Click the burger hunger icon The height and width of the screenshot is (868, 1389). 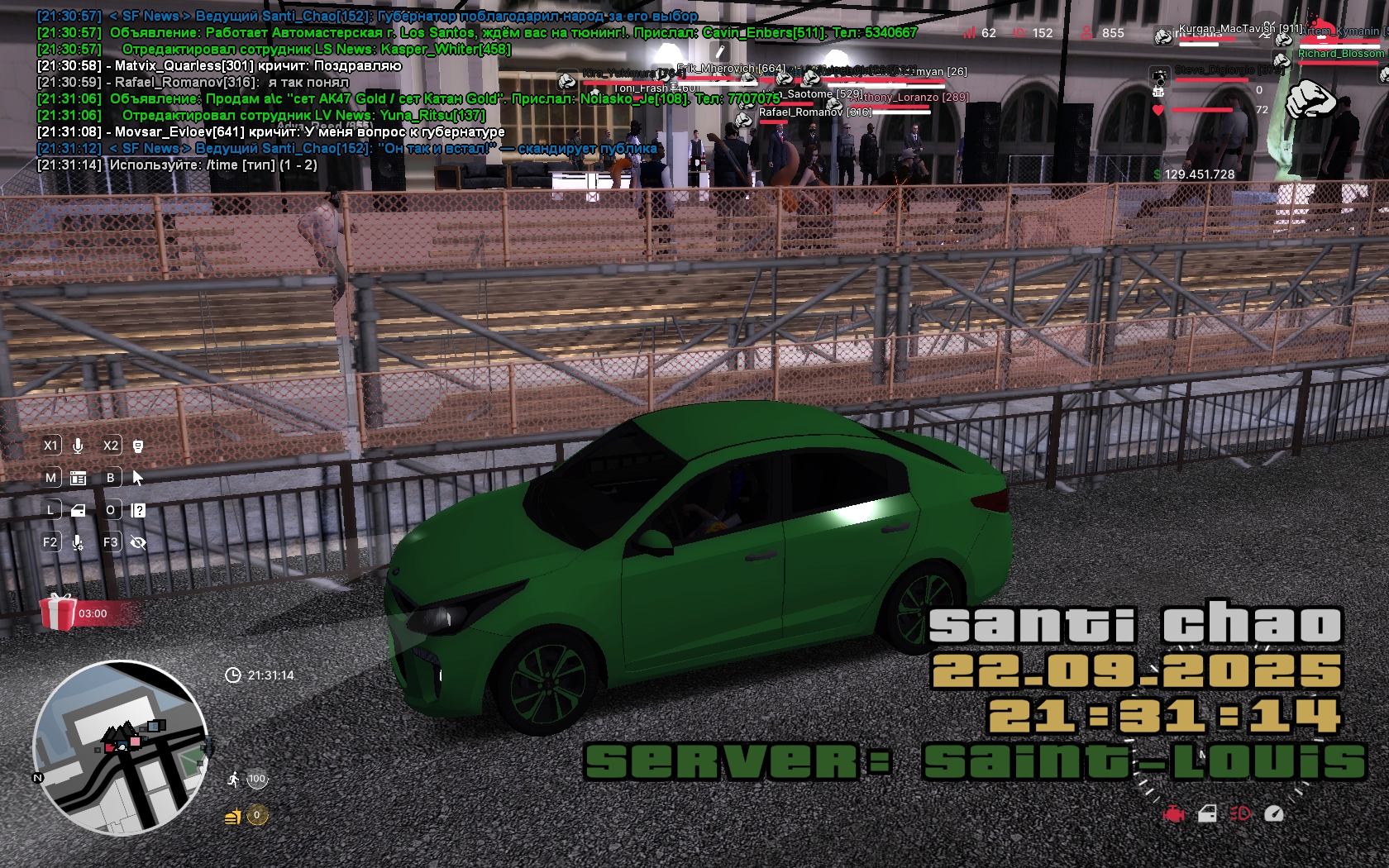233,817
